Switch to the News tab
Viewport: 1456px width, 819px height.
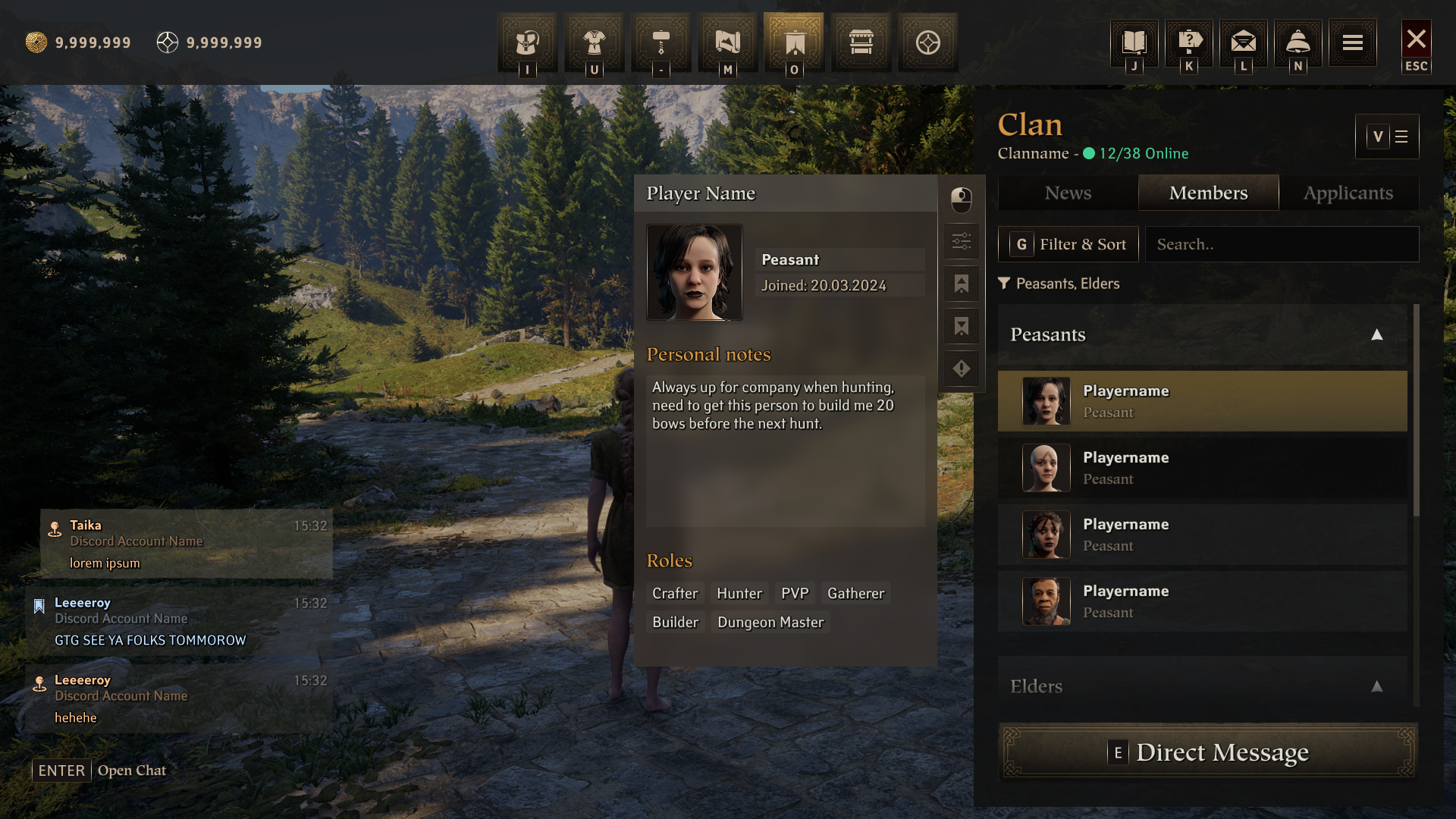[x=1068, y=193]
